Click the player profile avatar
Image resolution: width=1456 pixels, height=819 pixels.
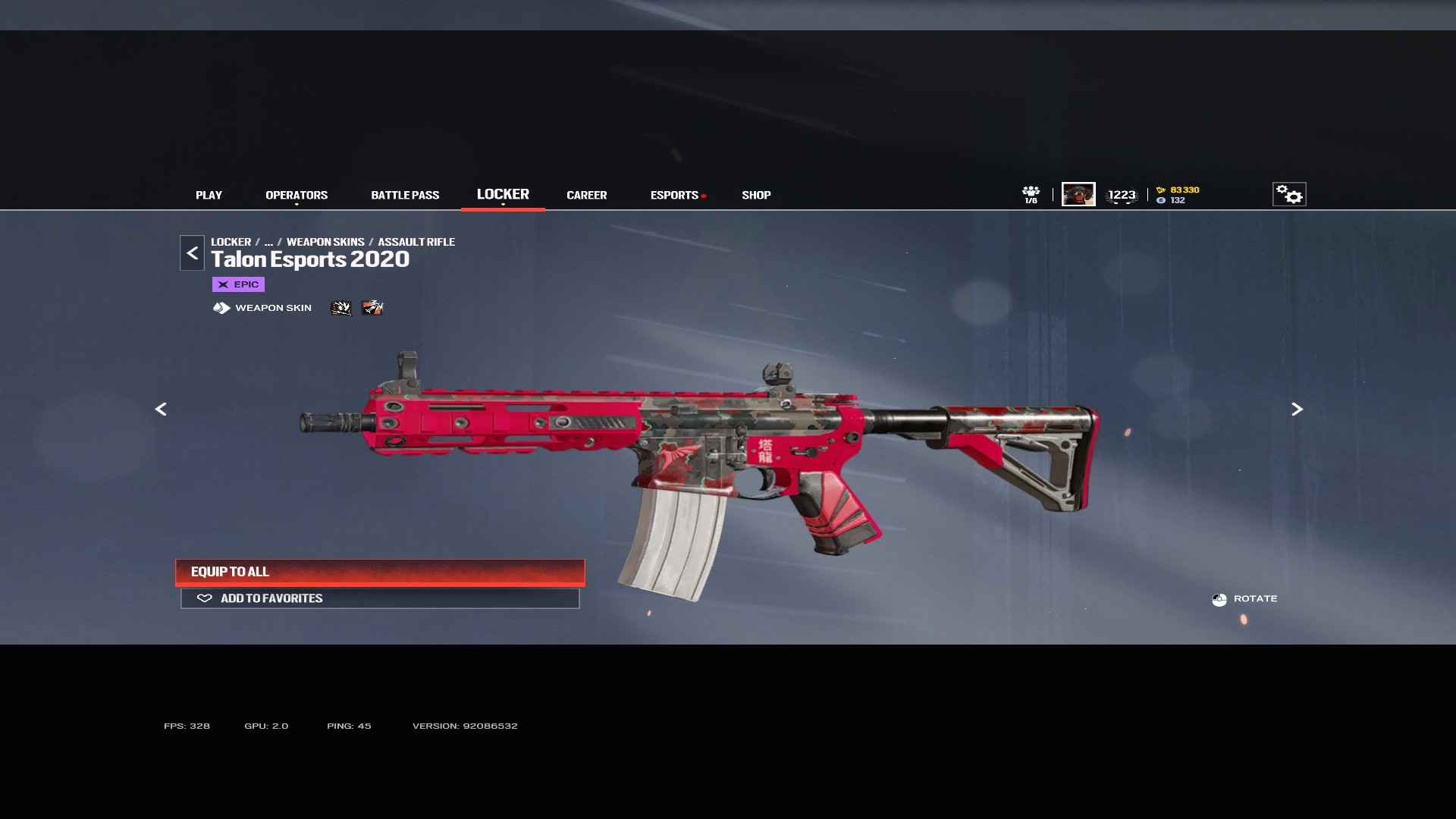pyautogui.click(x=1078, y=194)
